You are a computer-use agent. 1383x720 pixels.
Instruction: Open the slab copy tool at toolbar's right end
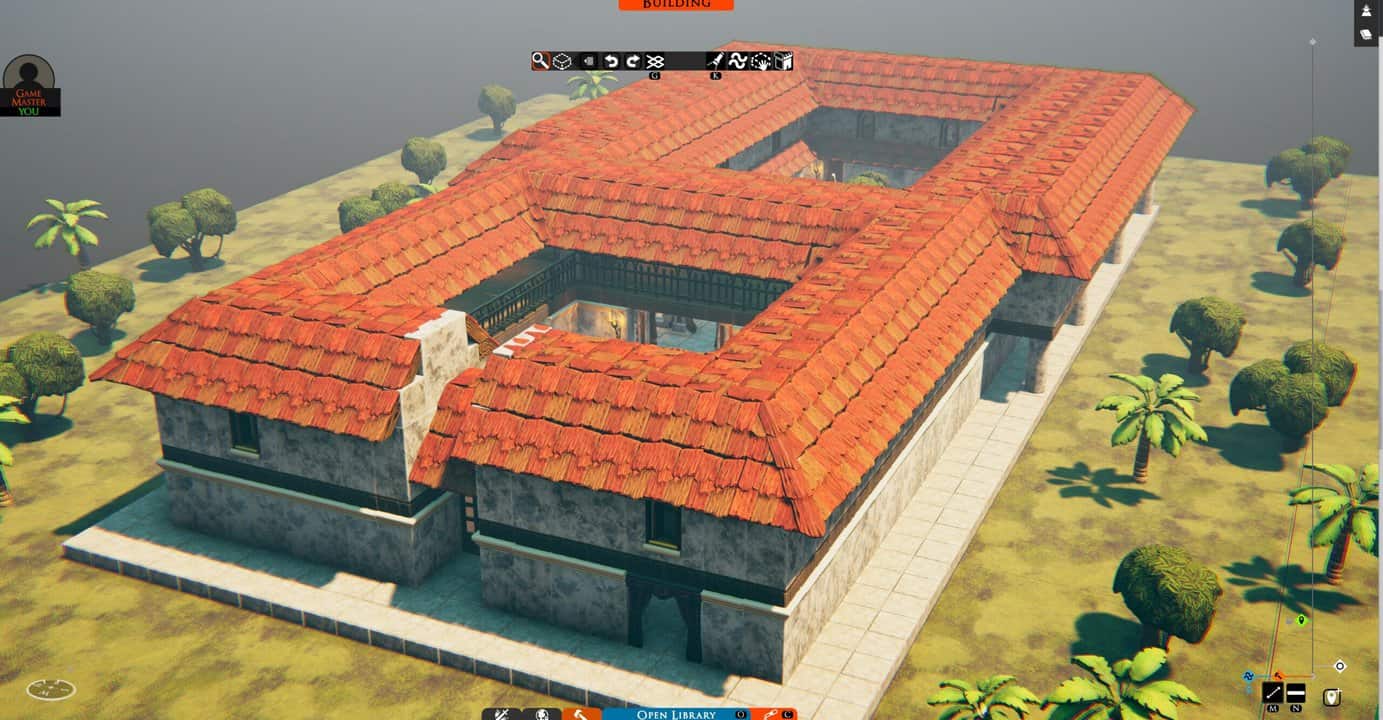coord(783,61)
